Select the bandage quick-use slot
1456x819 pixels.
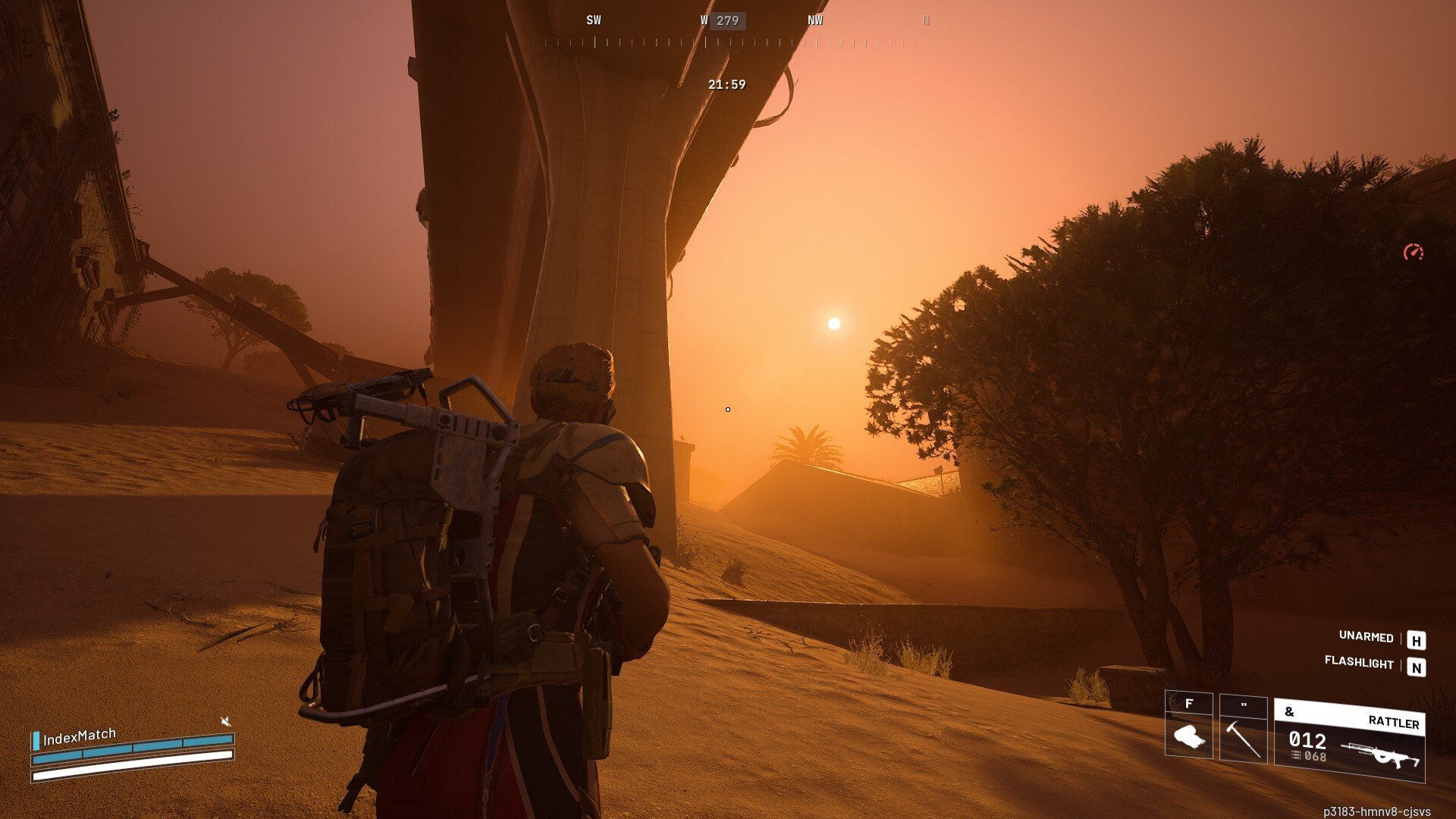1188,726
